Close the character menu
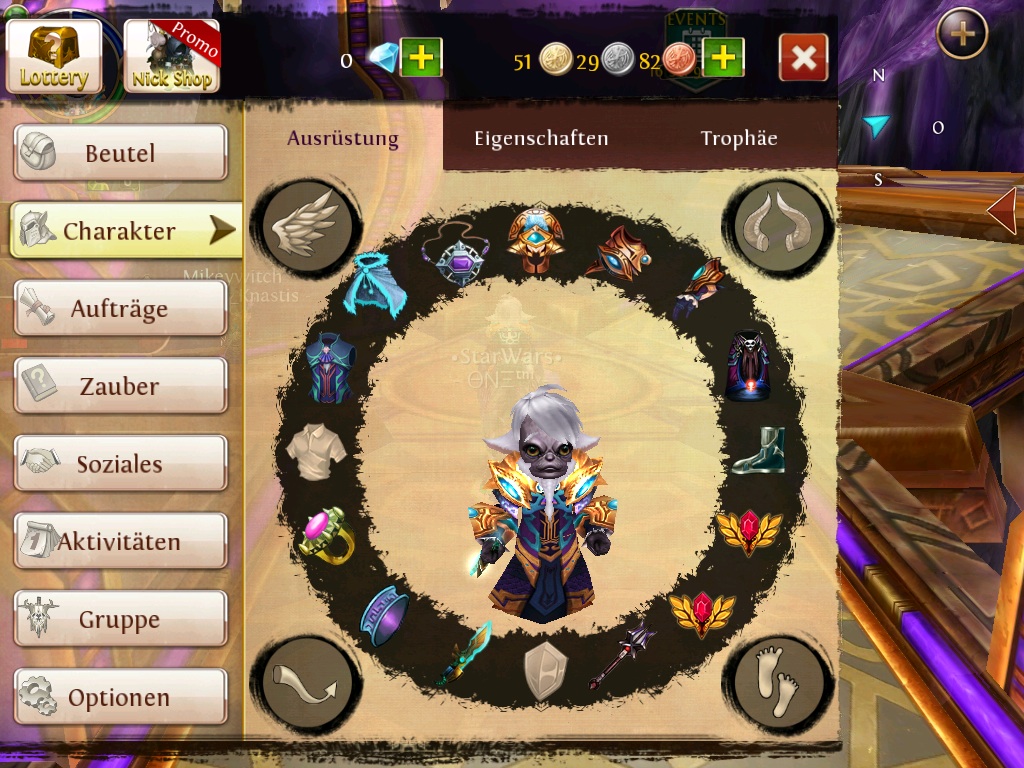Image resolution: width=1024 pixels, height=768 pixels. 803,58
